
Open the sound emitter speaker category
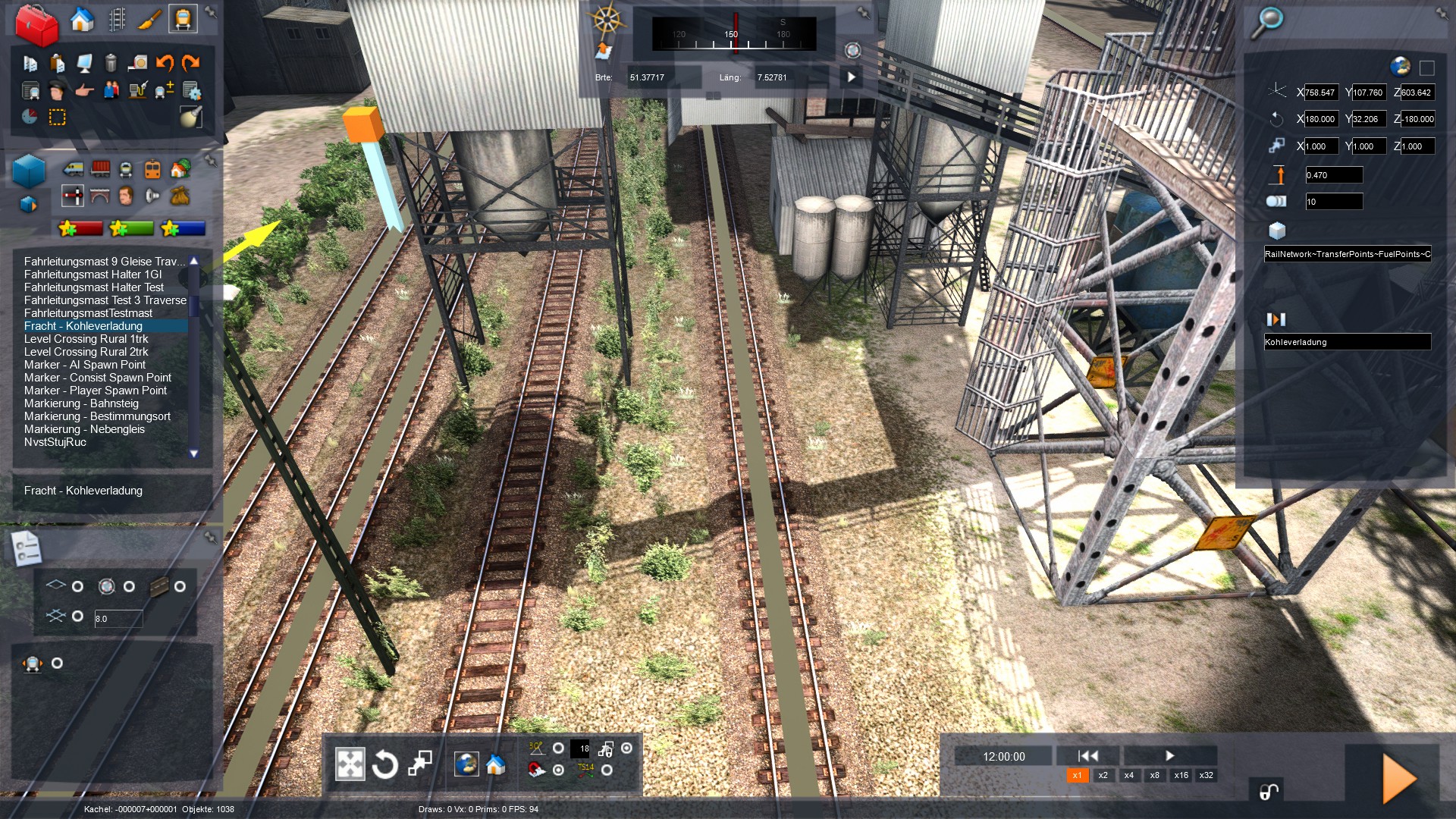point(152,196)
